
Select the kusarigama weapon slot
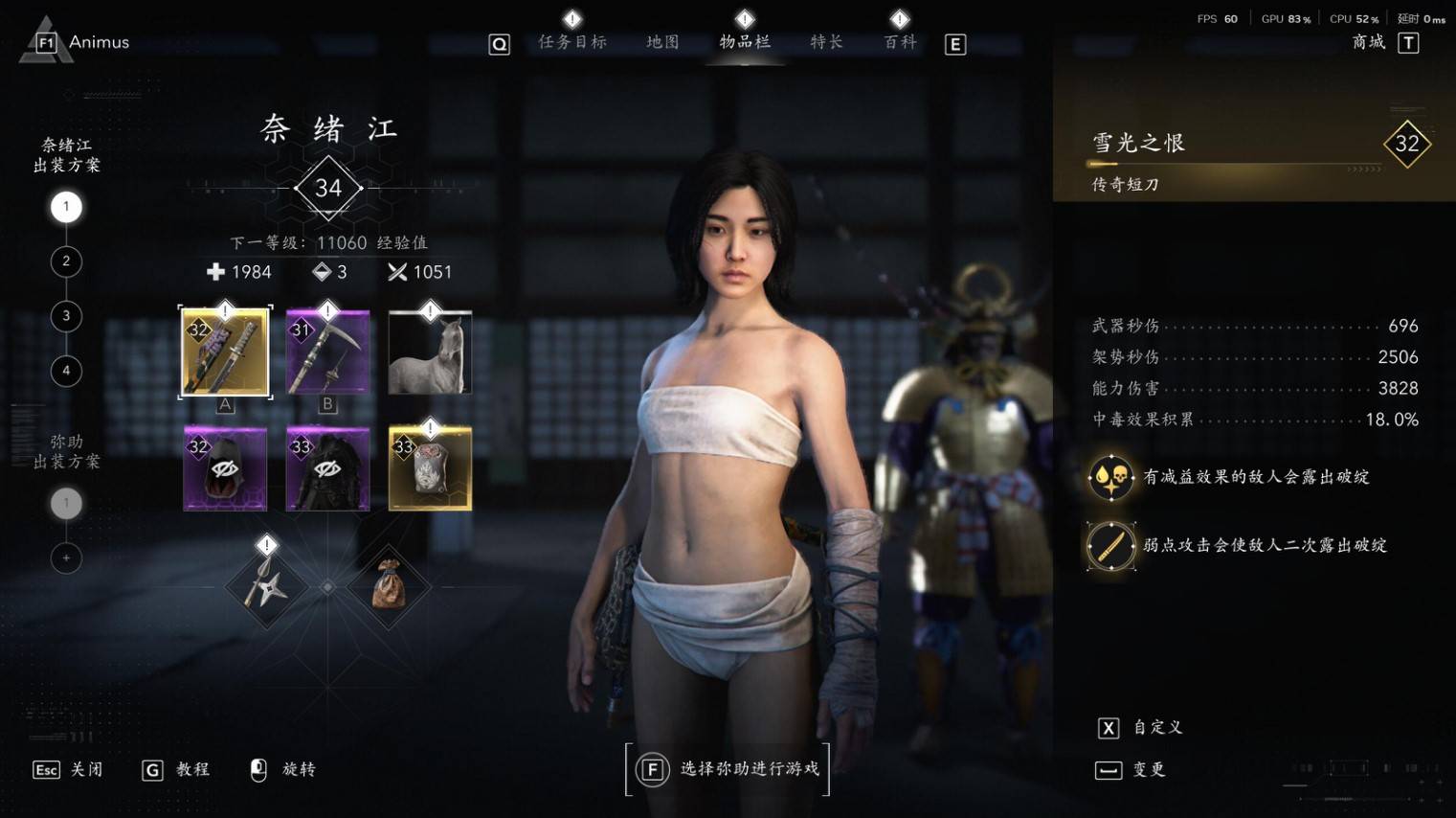(327, 352)
